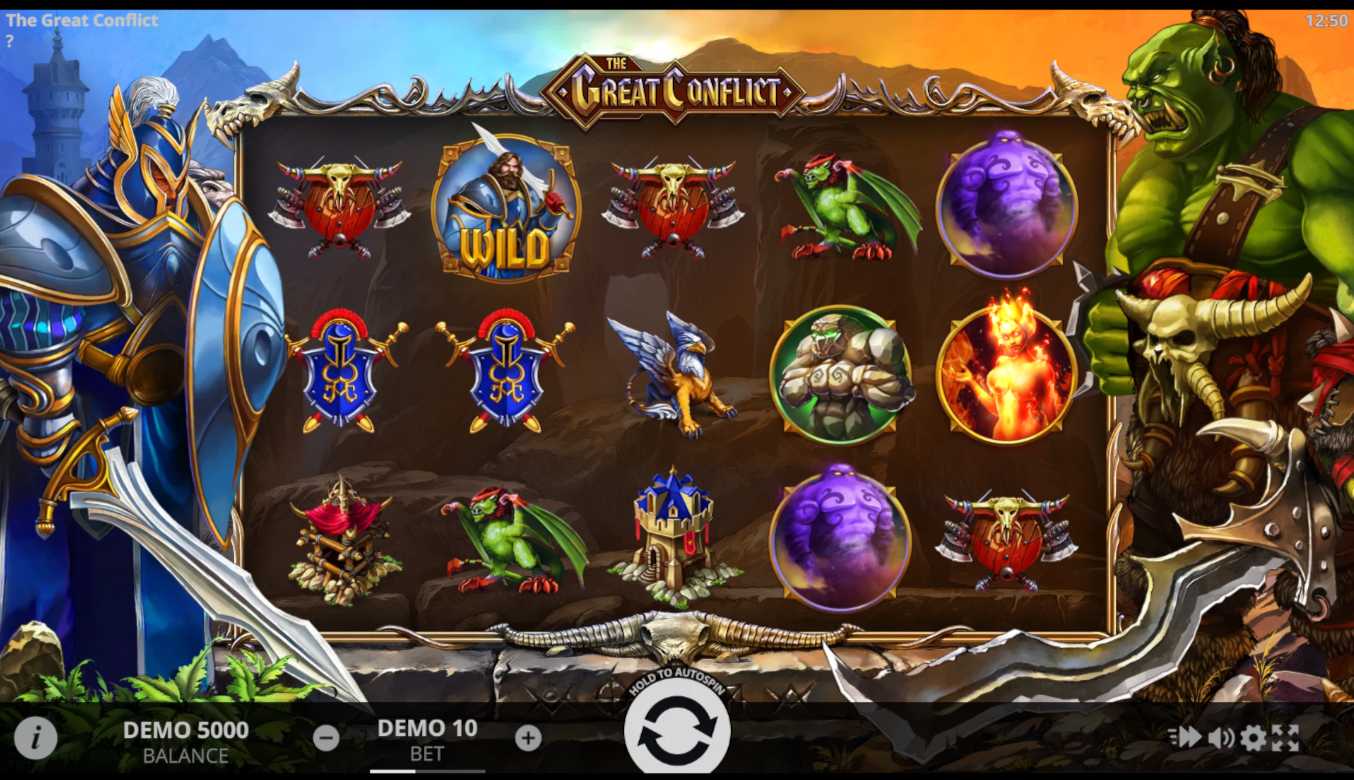Toggle the fast-forward turbo spin icon
The height and width of the screenshot is (780, 1354).
[1185, 738]
